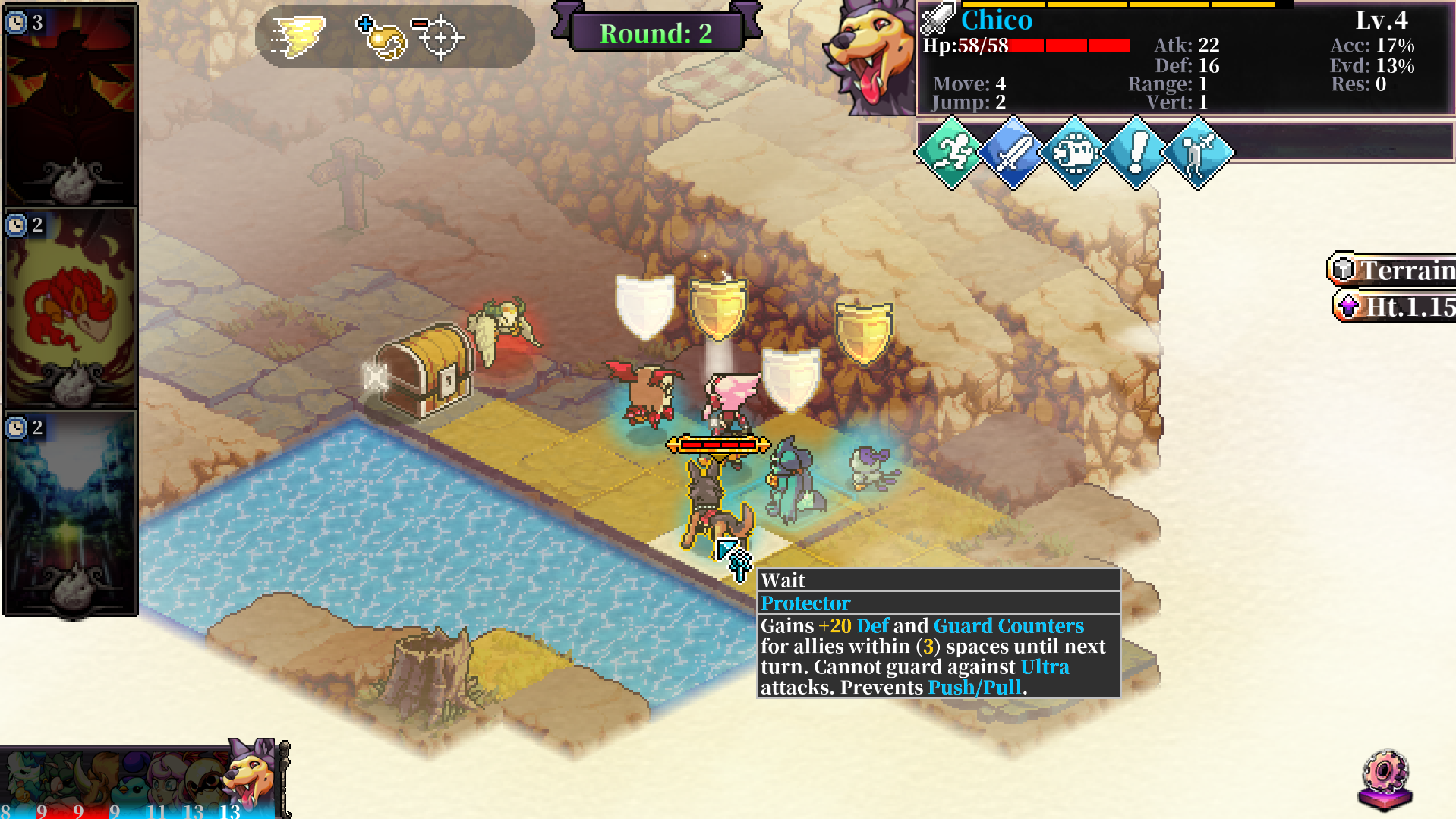Image resolution: width=1456 pixels, height=819 pixels.
Task: Open the Terrain info button
Action: point(1394,269)
